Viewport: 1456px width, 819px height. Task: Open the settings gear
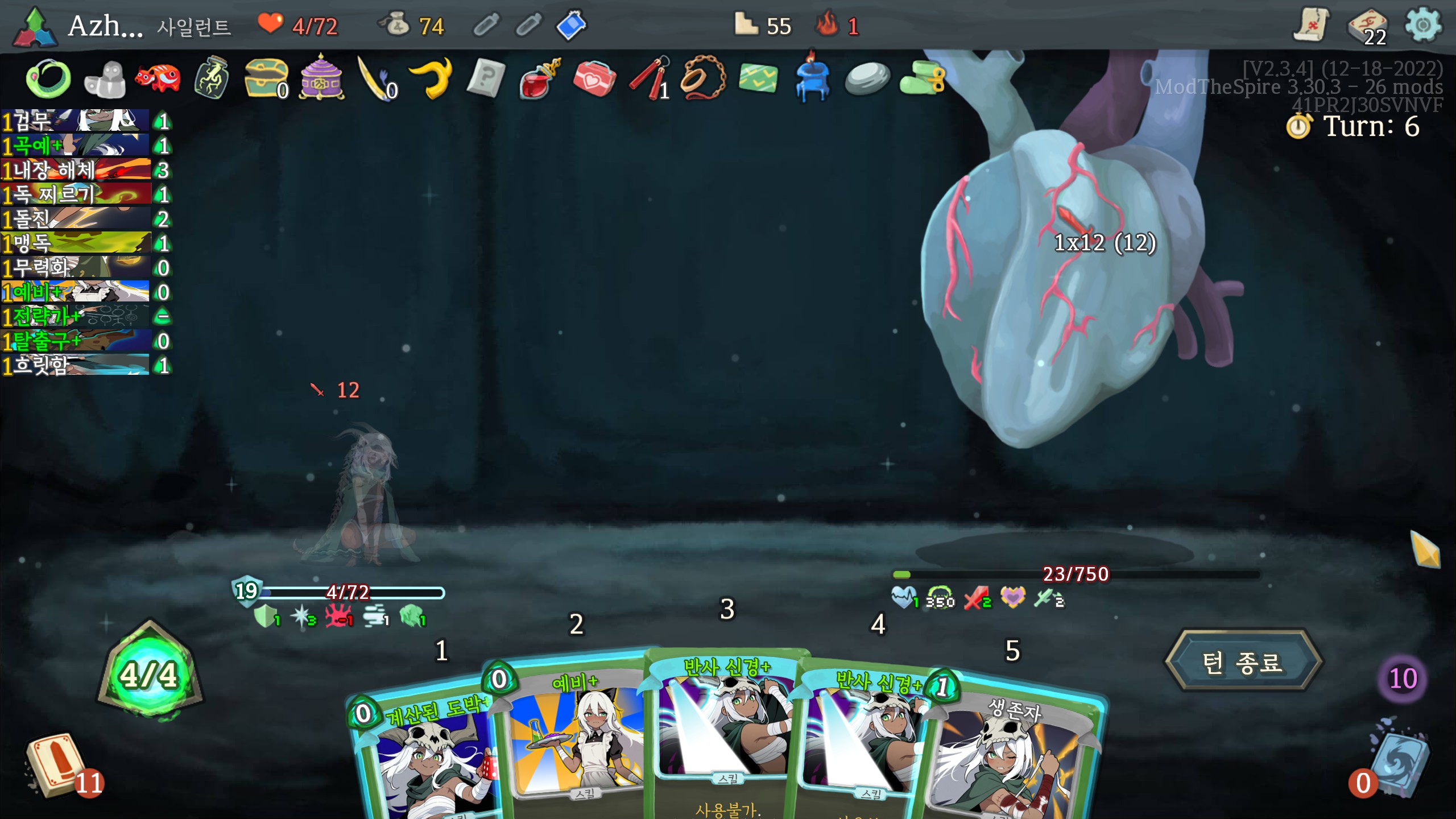[1423, 25]
